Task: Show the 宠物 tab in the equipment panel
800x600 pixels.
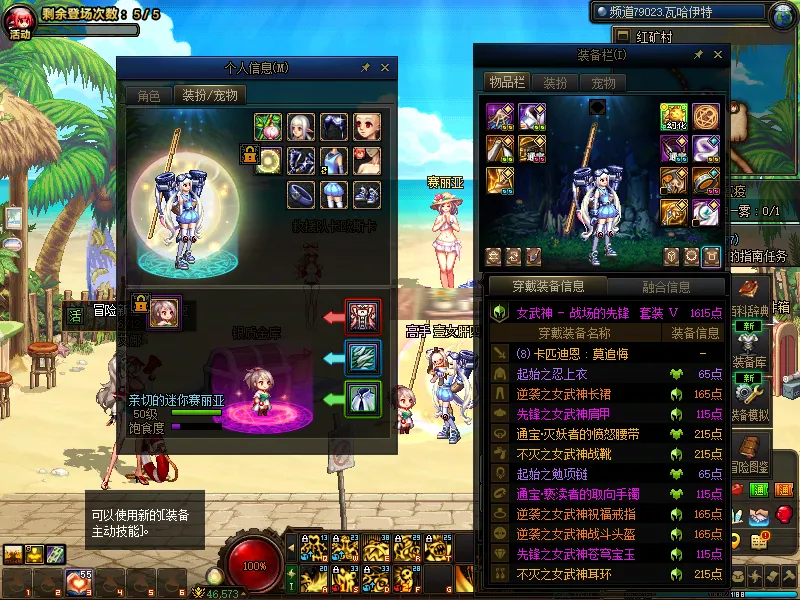Action: (x=603, y=82)
